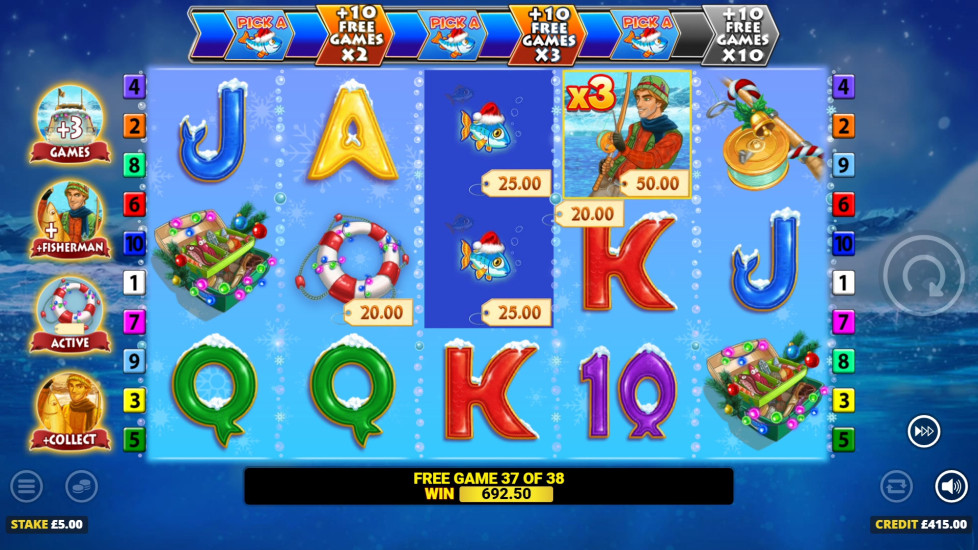978x550 pixels.
Task: Click the £5.00 stake label
Action: (47, 524)
